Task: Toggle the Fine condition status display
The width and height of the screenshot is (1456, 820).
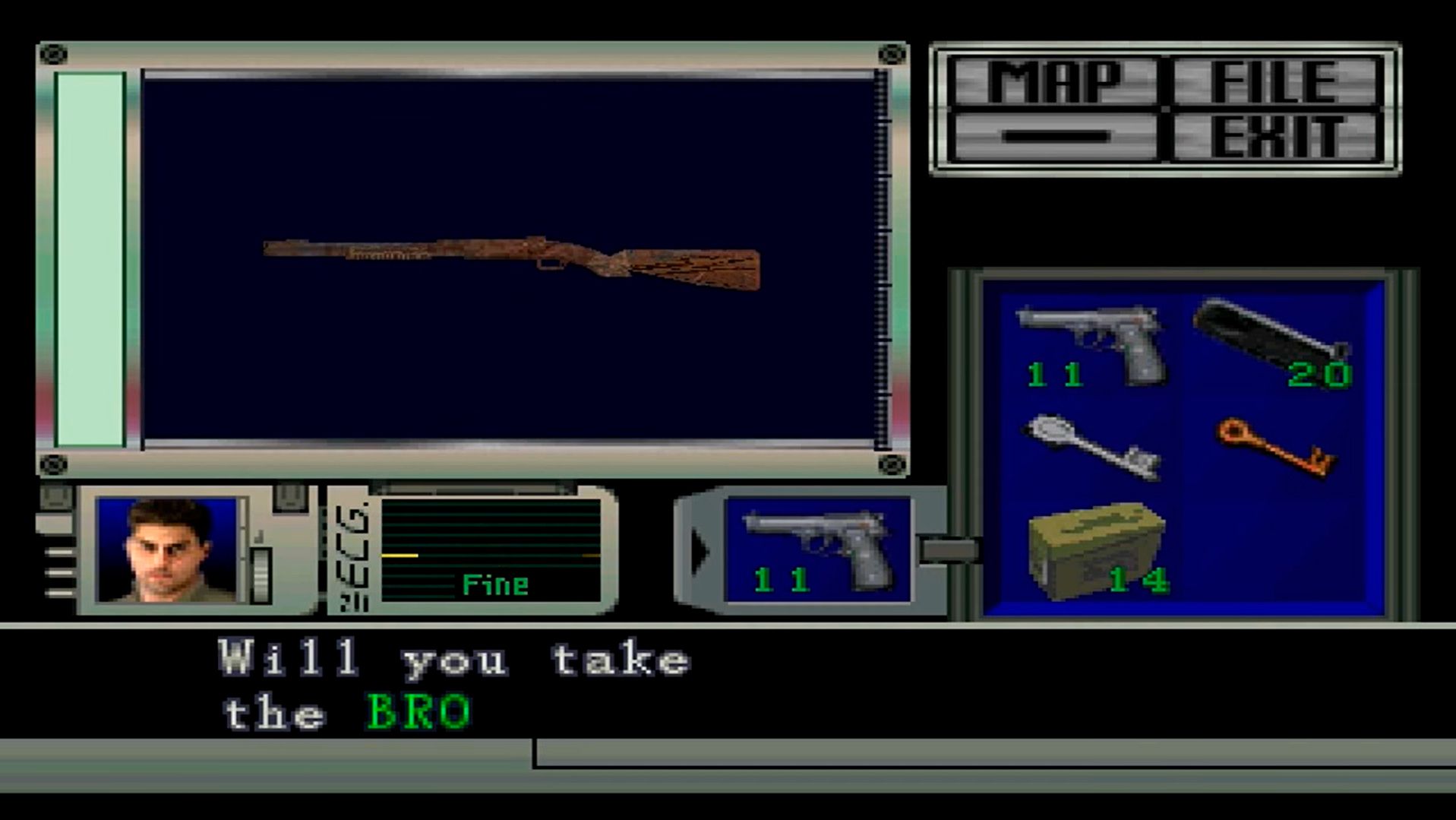Action: click(x=494, y=585)
